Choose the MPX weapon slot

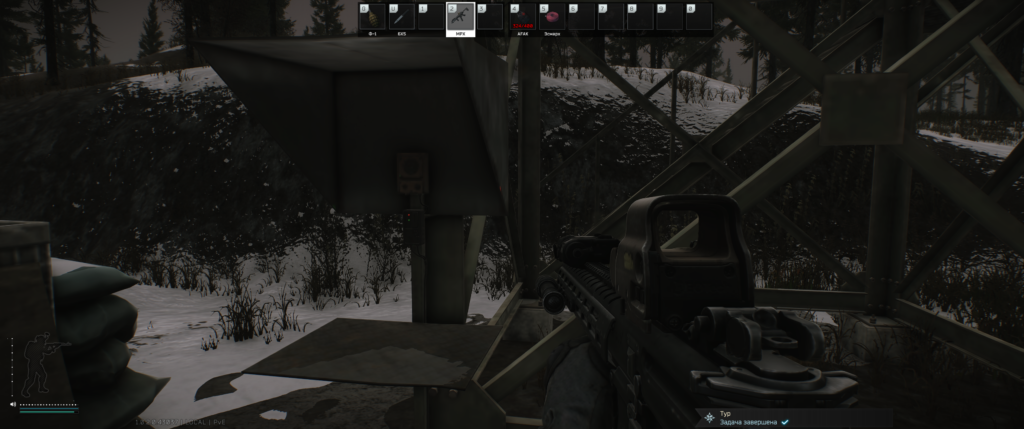click(x=461, y=17)
